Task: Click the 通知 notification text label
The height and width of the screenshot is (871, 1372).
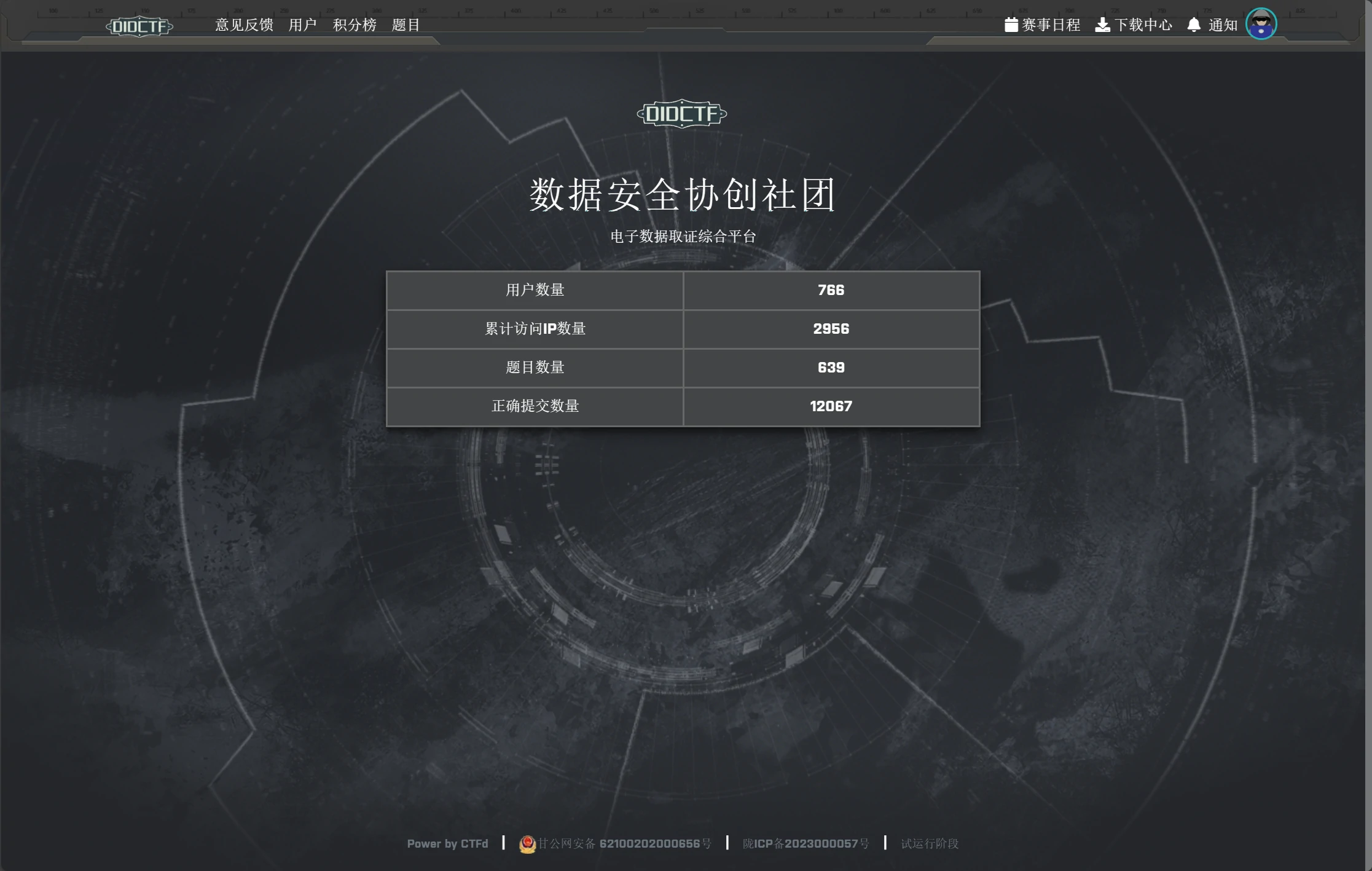Action: [x=1221, y=25]
